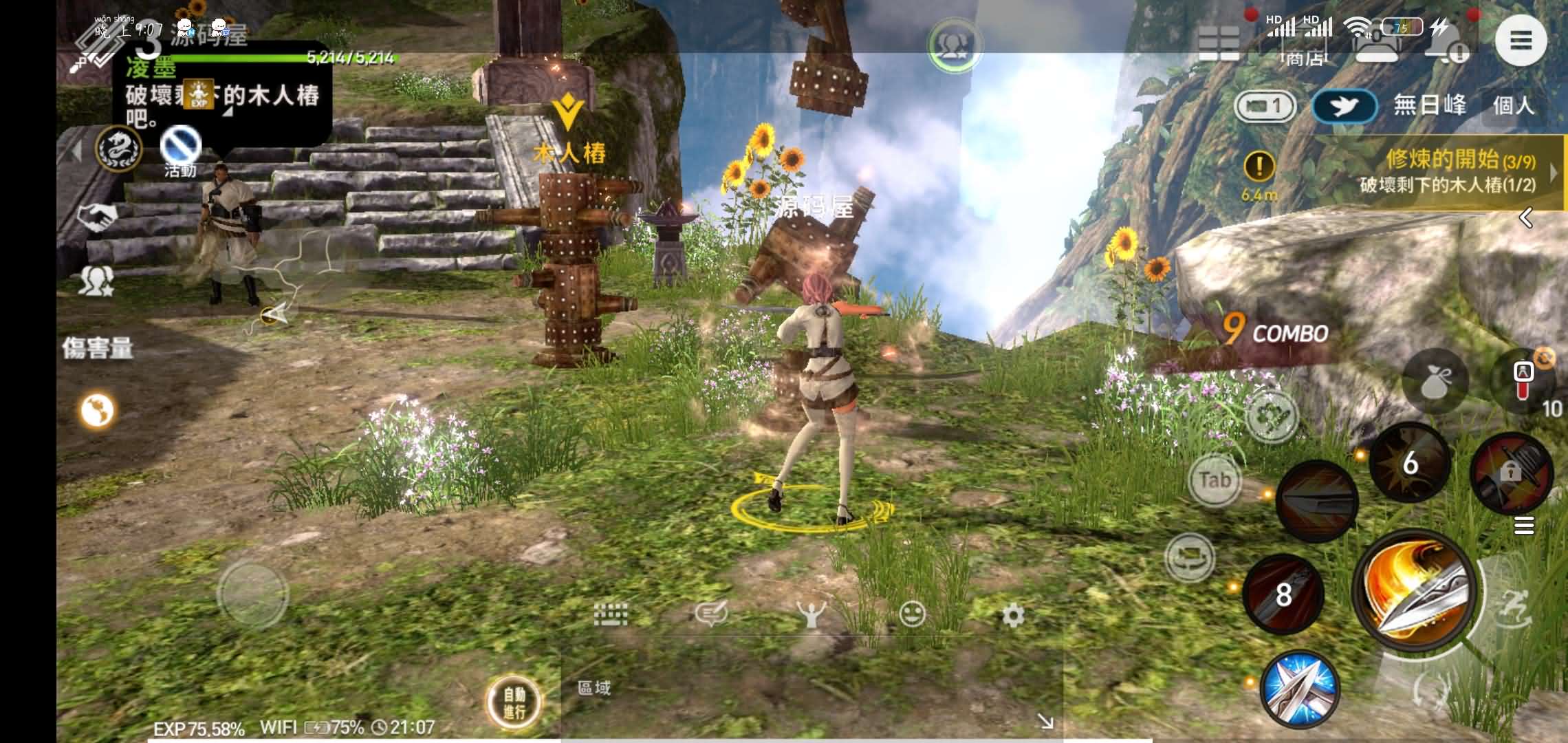Open the settings gear in chat bar

tap(1012, 615)
